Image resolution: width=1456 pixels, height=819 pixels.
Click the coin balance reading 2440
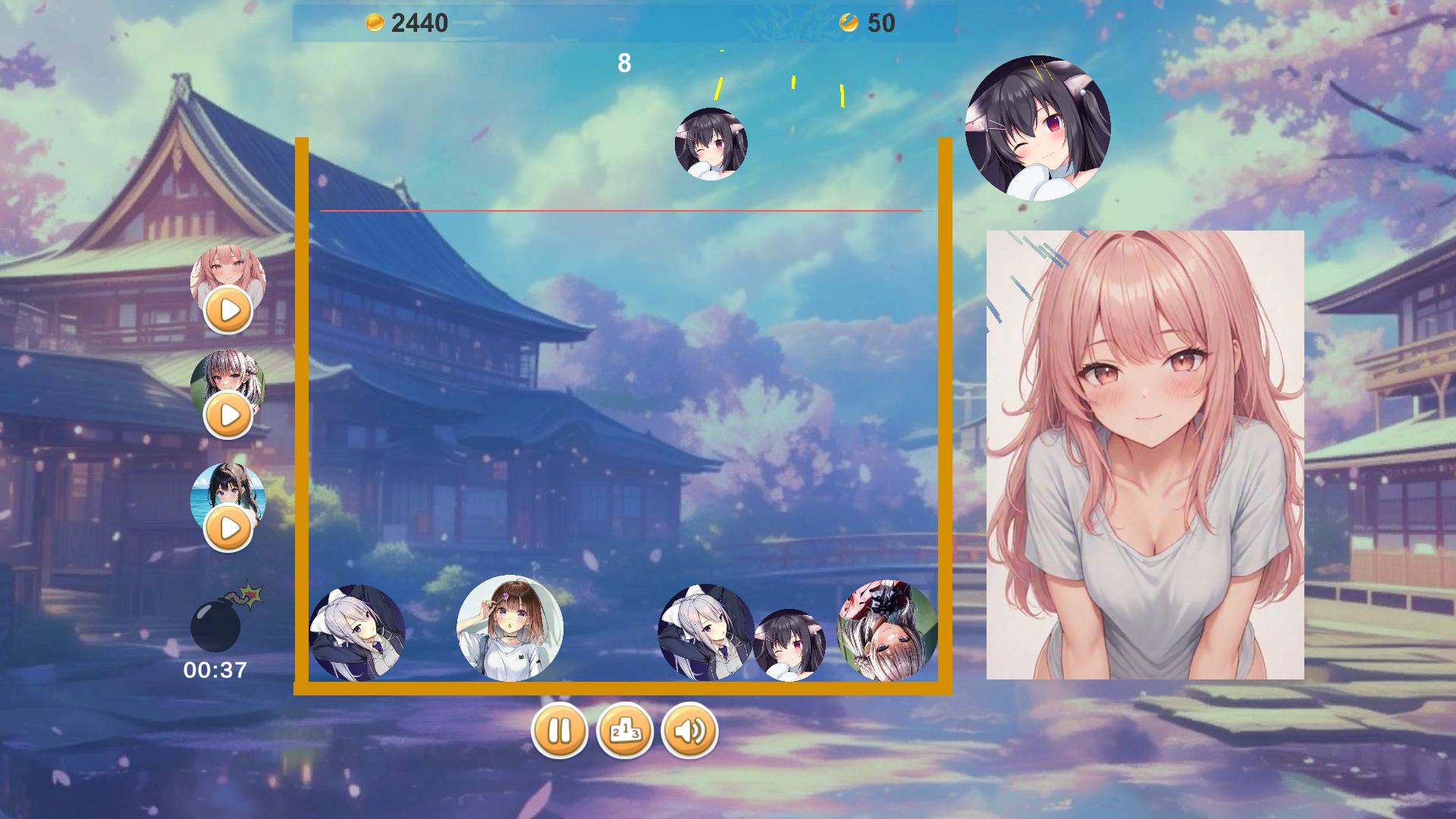point(419,22)
